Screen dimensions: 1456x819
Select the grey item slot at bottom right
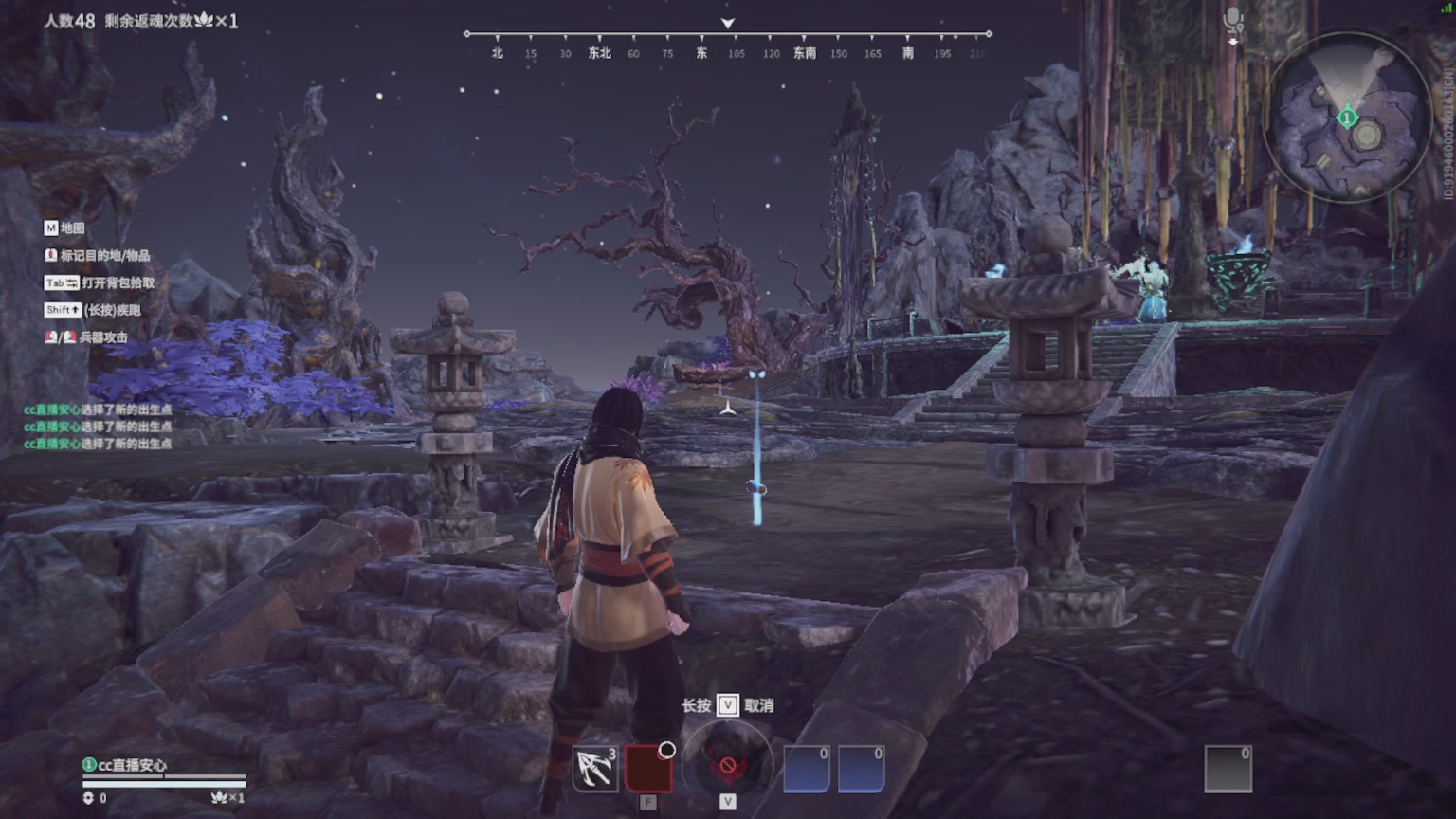[1228, 769]
